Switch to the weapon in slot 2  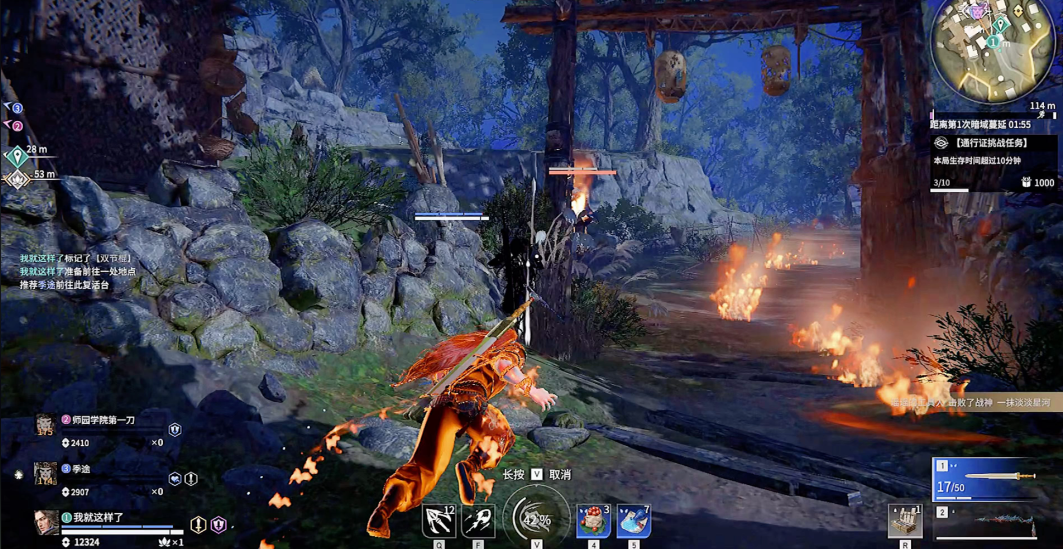point(994,523)
